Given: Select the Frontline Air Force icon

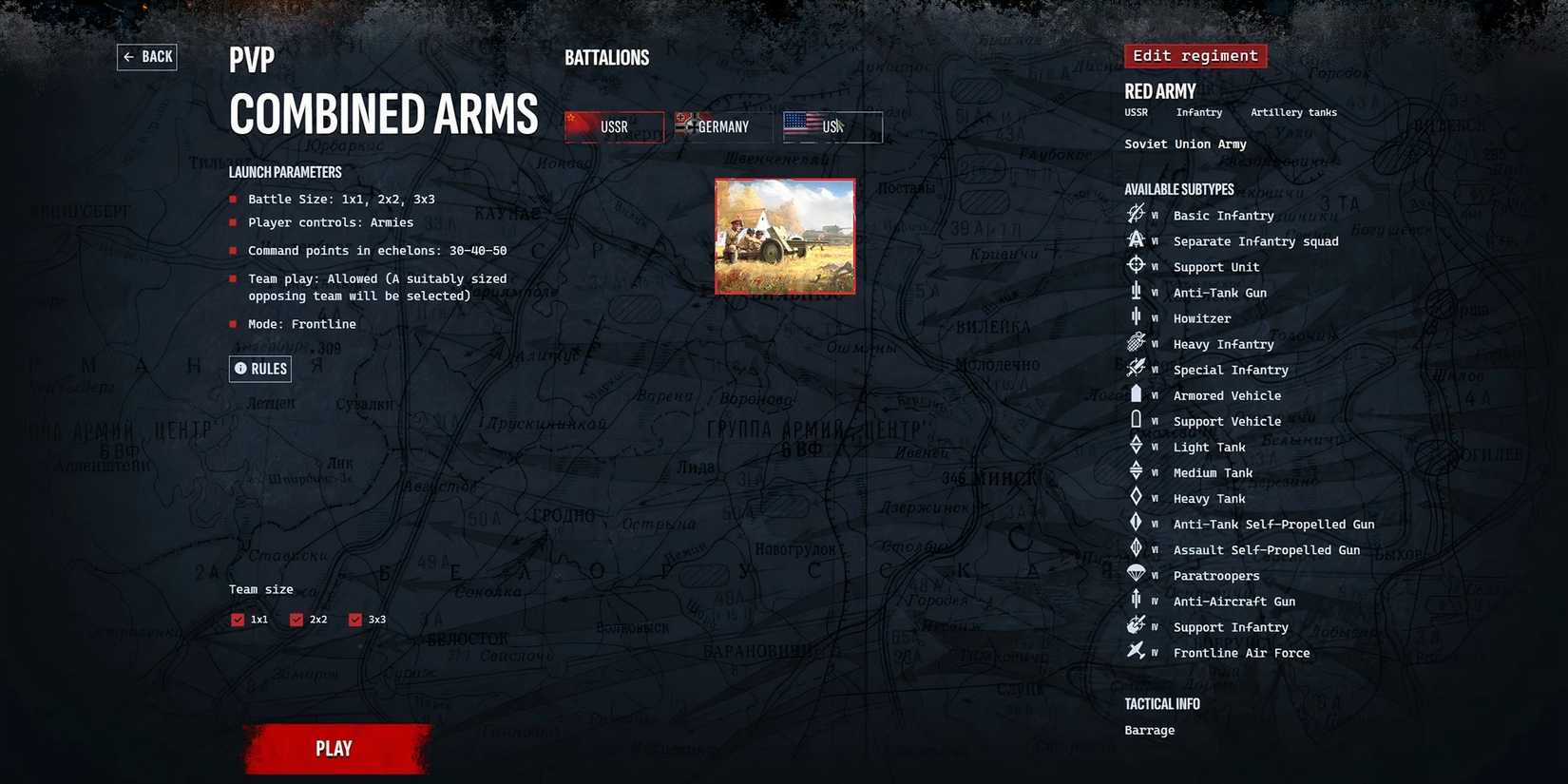Looking at the screenshot, I should pyautogui.click(x=1137, y=651).
